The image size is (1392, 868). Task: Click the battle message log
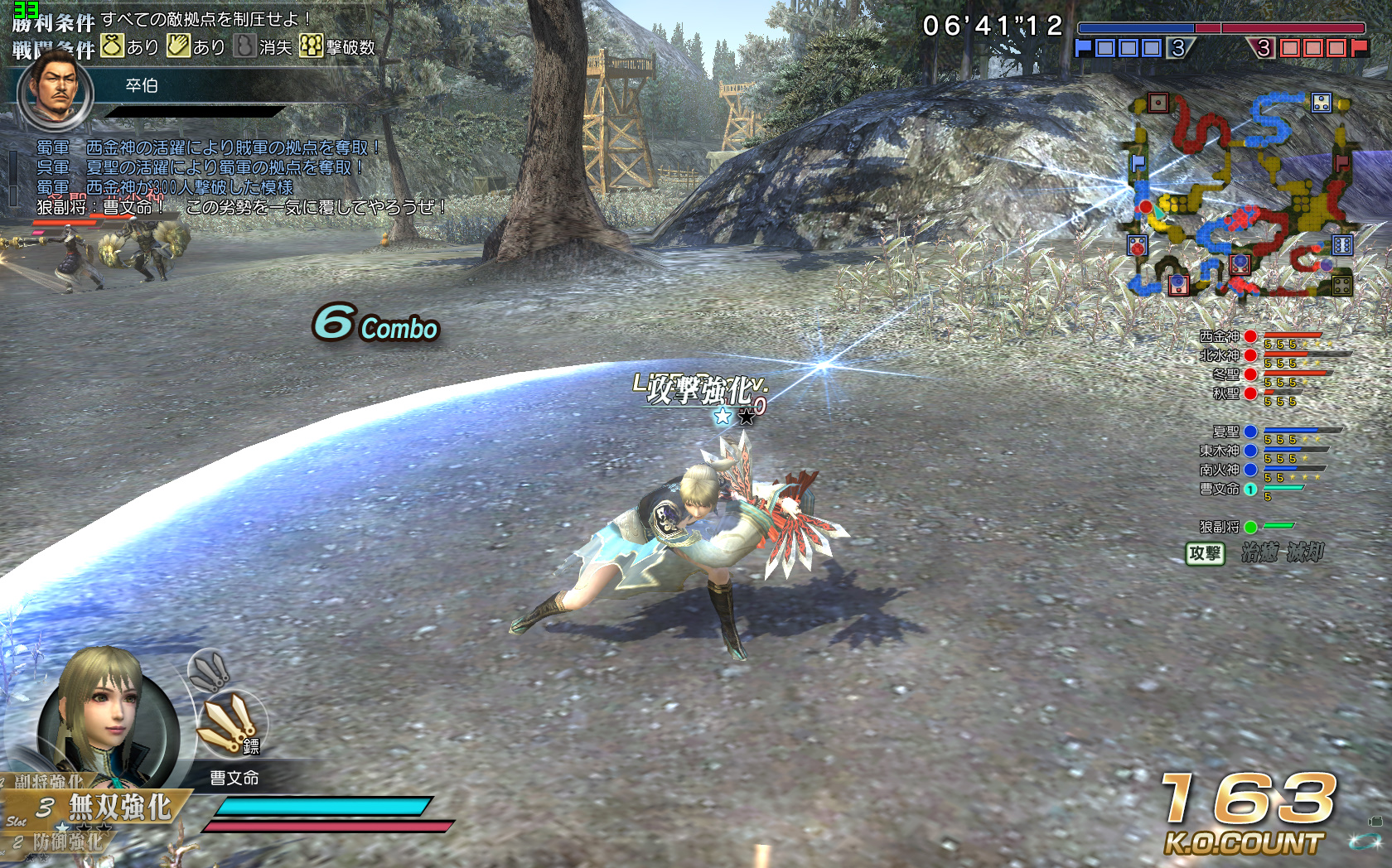tap(207, 176)
